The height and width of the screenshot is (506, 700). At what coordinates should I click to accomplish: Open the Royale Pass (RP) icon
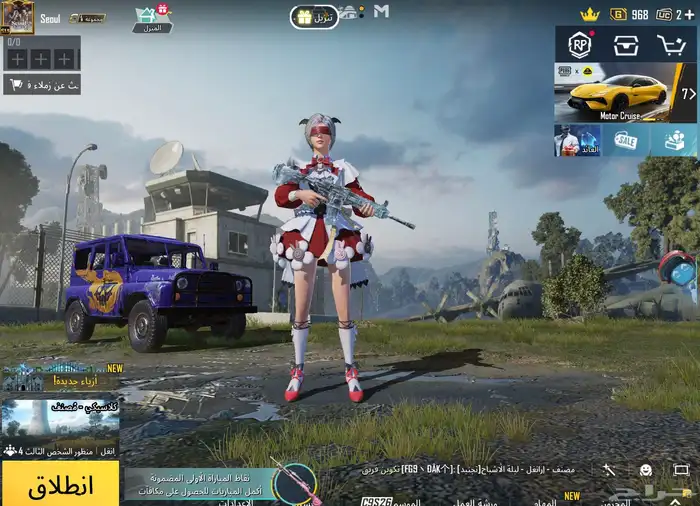tap(580, 45)
